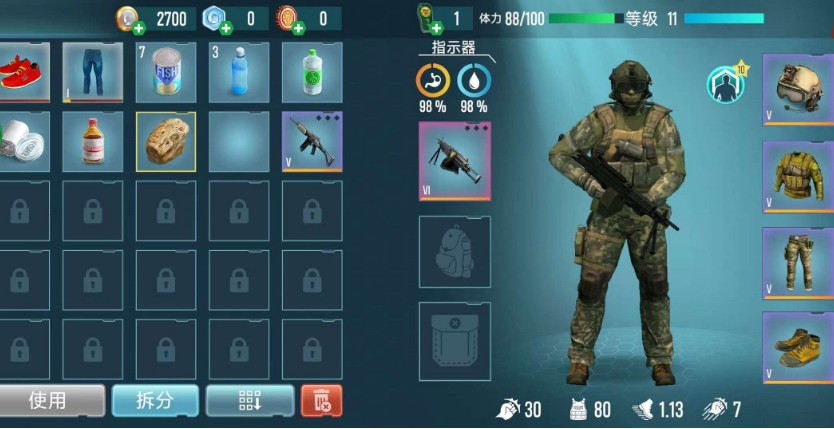The height and width of the screenshot is (429, 834).
Task: Select the white bandage roll slot
Action: tap(20, 141)
